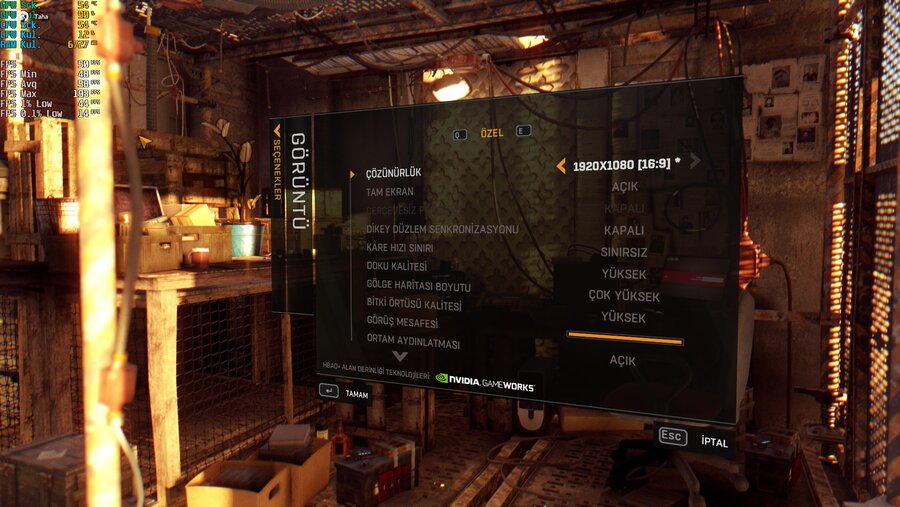Select the Çözünürlük setting row
900x507 pixels.
(393, 172)
